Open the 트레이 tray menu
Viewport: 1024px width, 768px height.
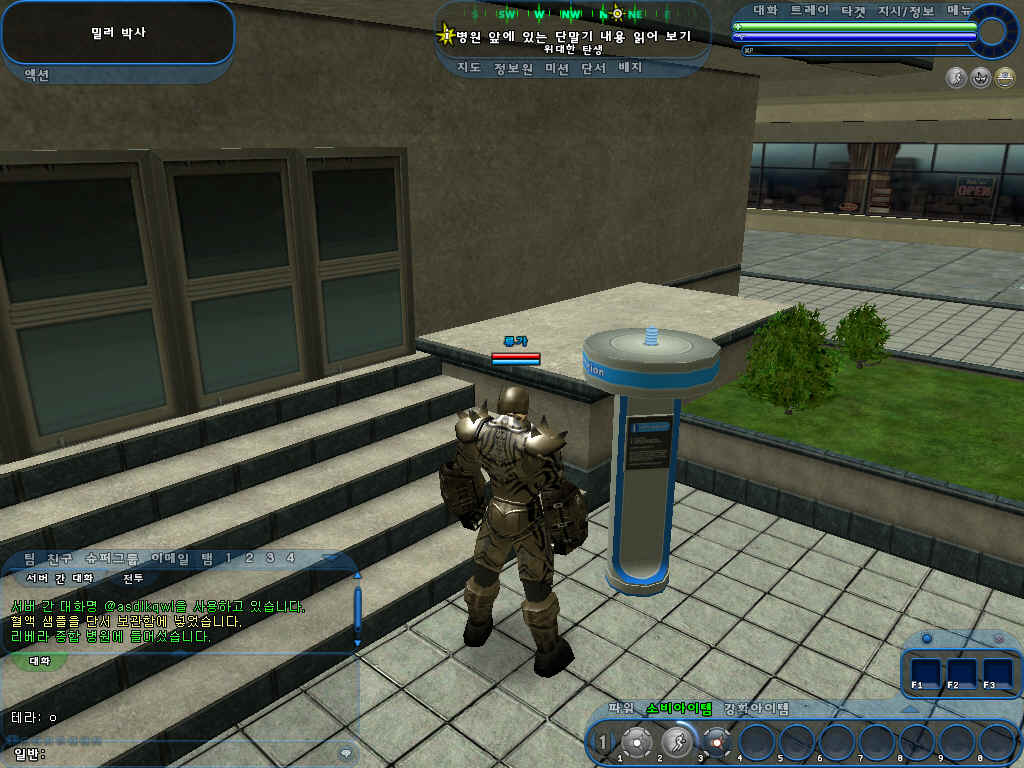click(809, 10)
